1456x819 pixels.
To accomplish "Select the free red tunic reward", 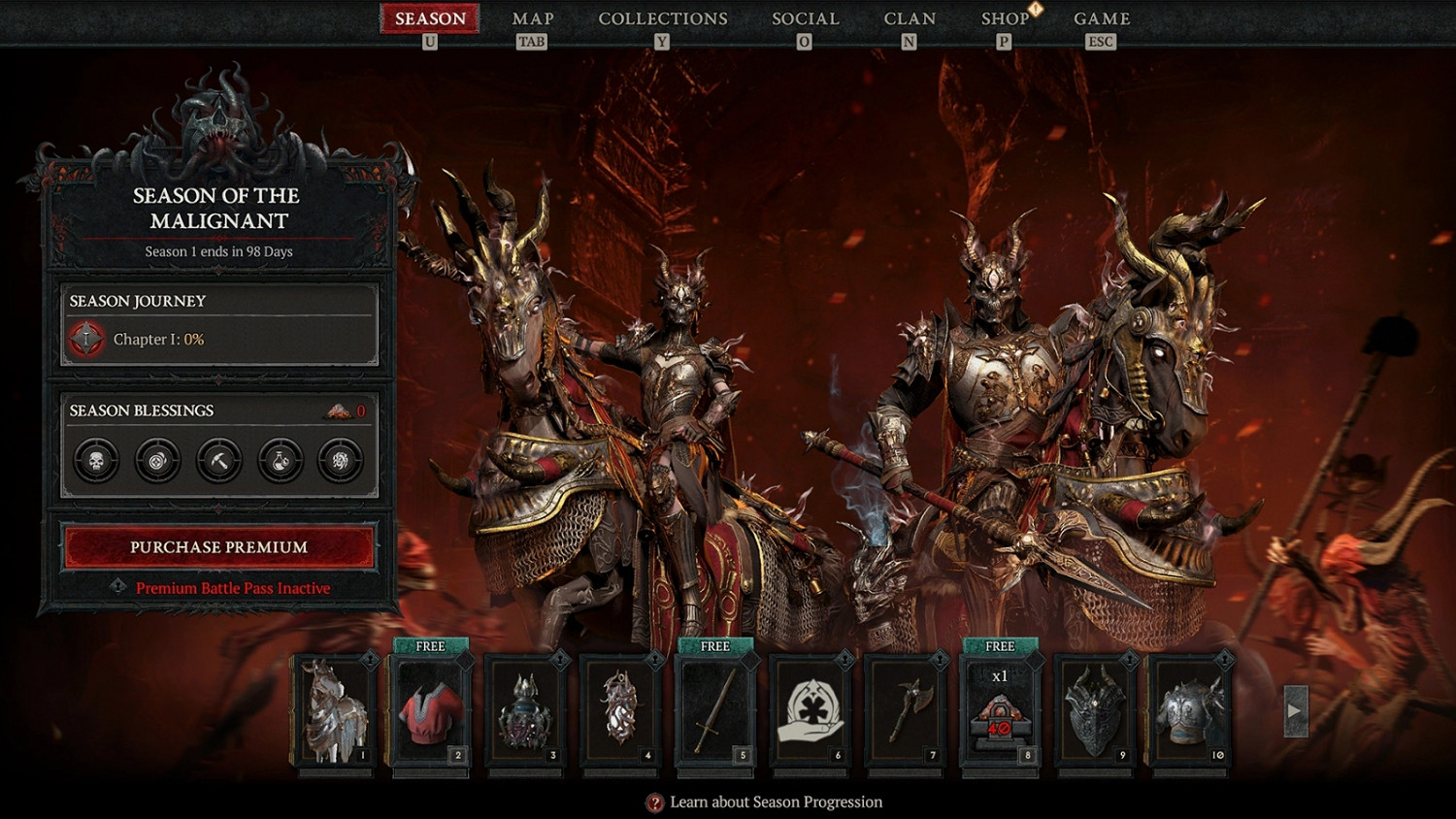I will click(x=430, y=710).
